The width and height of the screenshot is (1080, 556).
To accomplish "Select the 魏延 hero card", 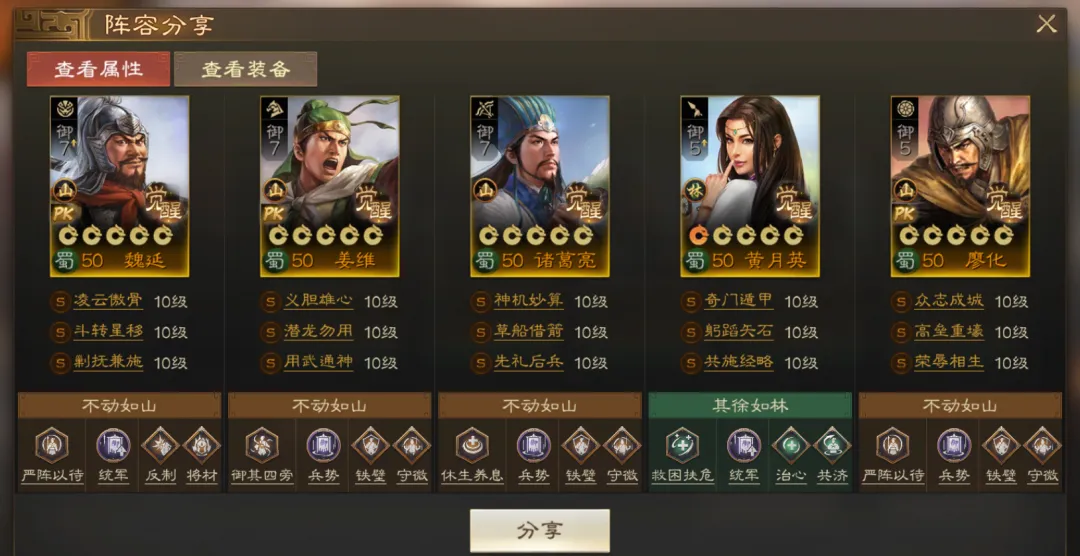I will pyautogui.click(x=120, y=186).
